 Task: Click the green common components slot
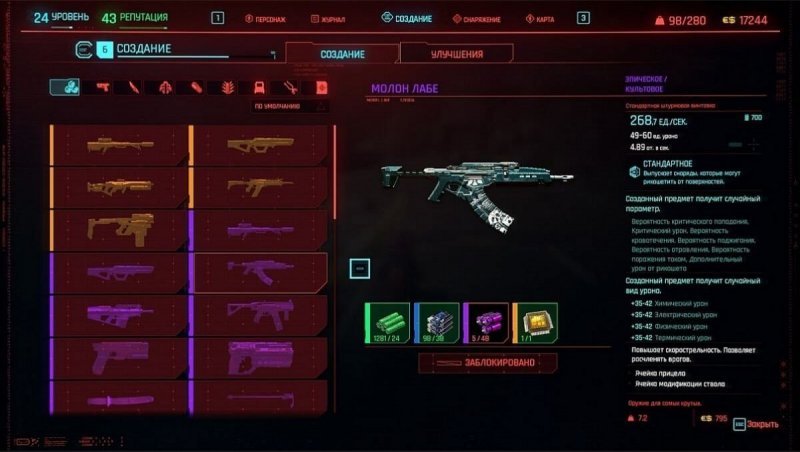[386, 323]
